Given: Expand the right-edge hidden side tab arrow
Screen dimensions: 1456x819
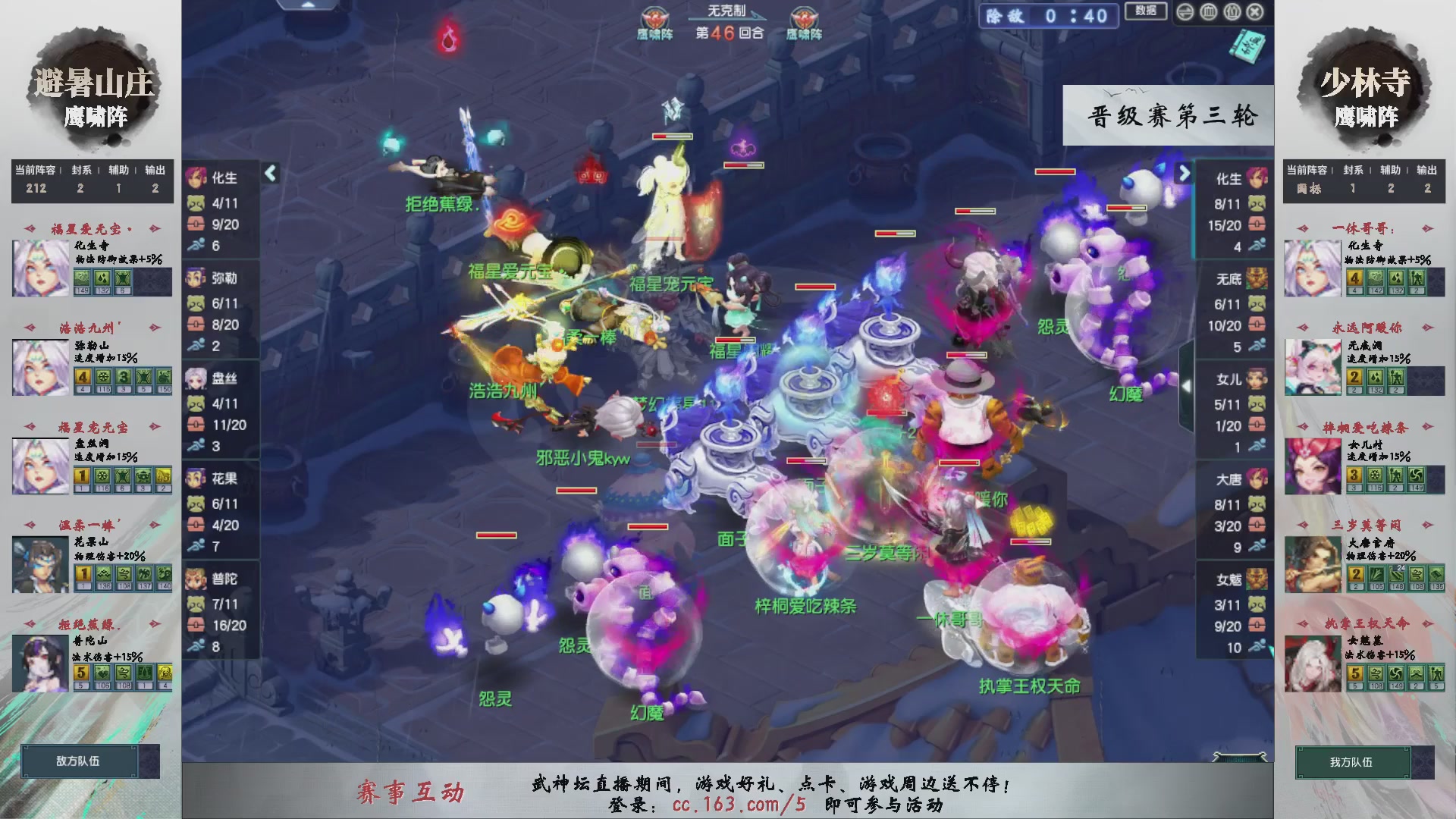Looking at the screenshot, I should pyautogui.click(x=1188, y=386).
